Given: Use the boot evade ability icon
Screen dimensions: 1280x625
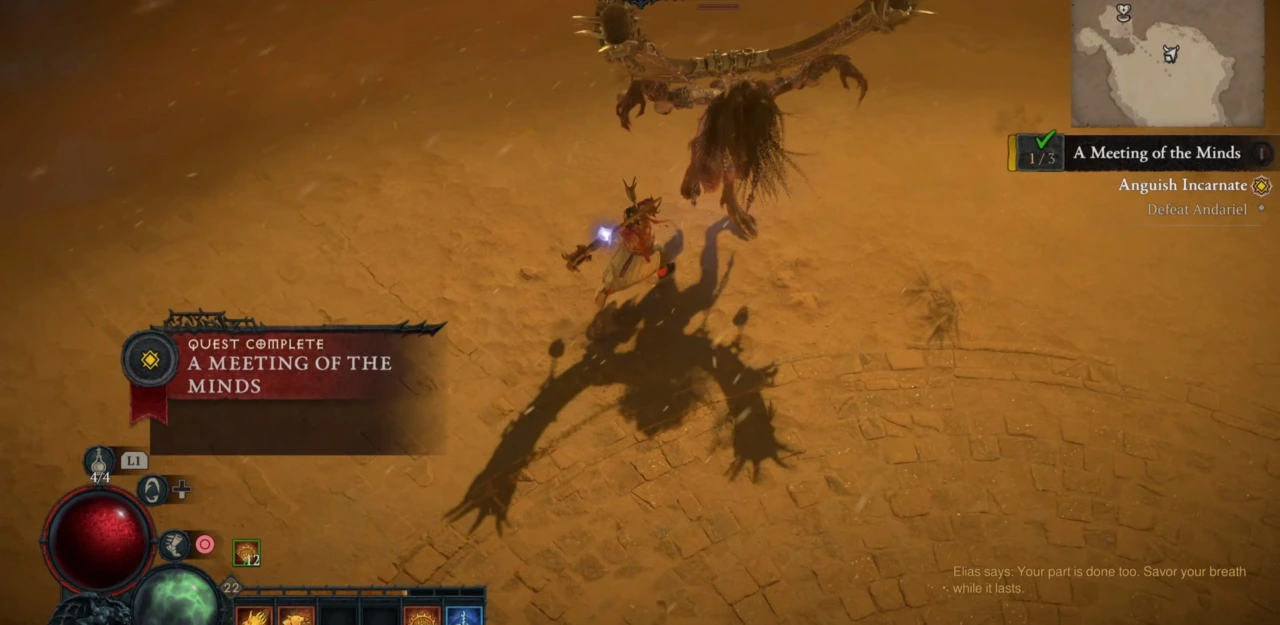Looking at the screenshot, I should click(174, 545).
